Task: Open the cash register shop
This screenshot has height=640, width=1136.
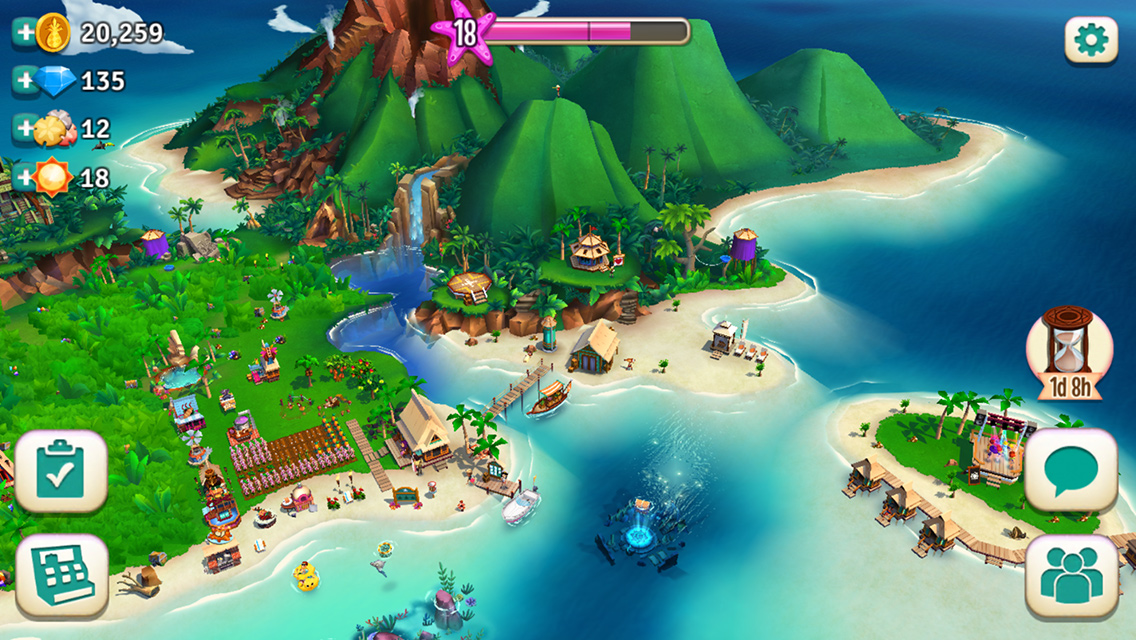Action: 61,576
